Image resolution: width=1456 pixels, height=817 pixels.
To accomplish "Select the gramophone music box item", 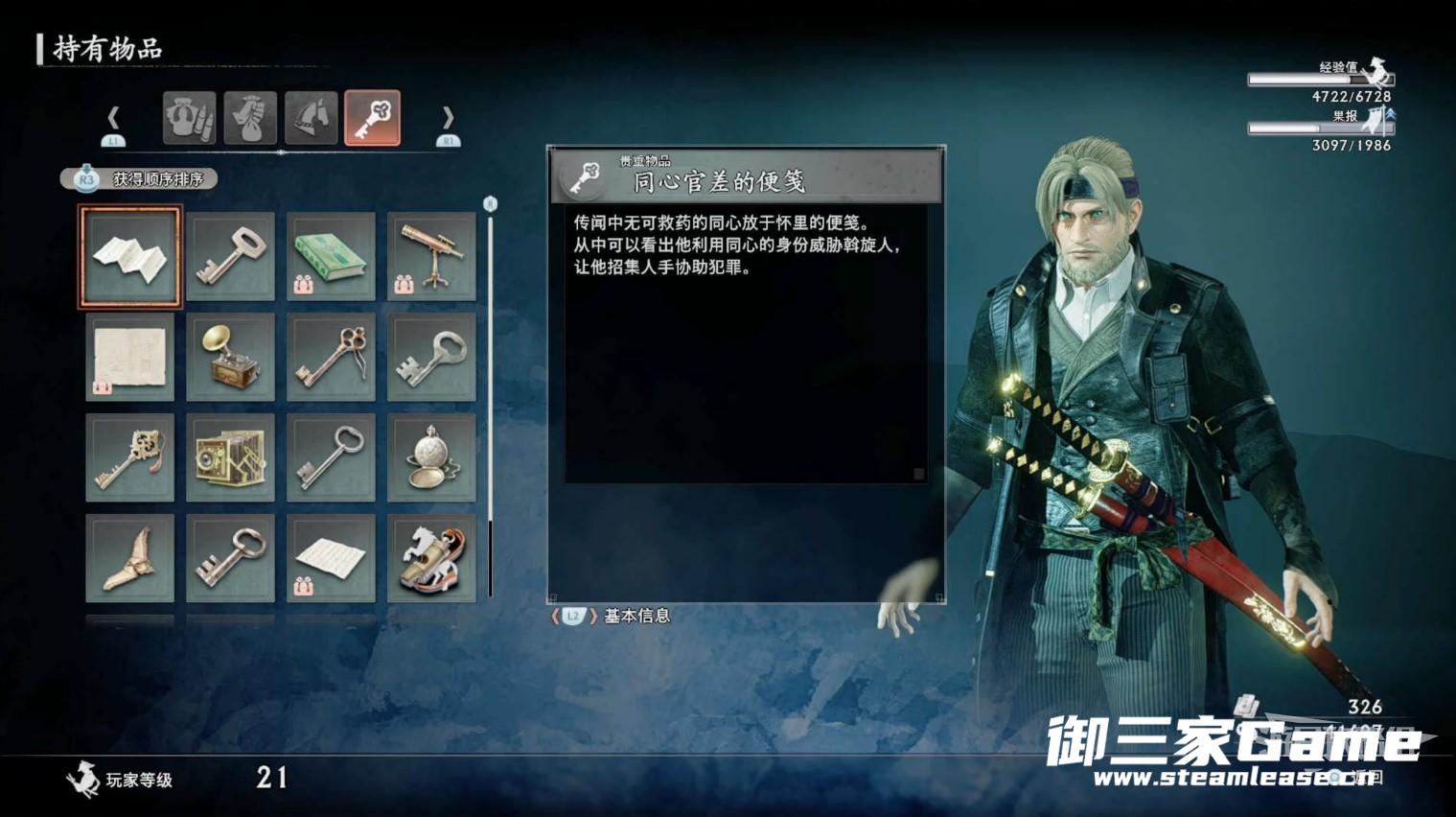I will point(230,357).
